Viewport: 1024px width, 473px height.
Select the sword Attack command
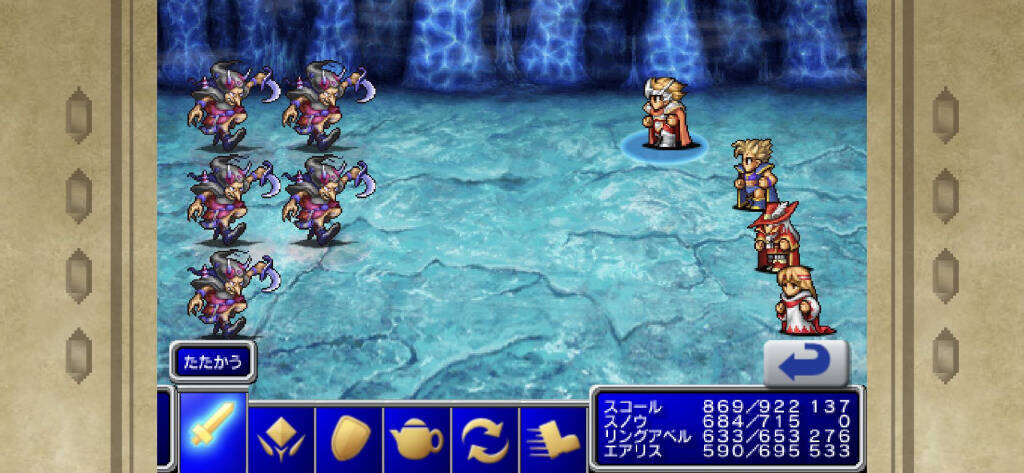tap(212, 432)
